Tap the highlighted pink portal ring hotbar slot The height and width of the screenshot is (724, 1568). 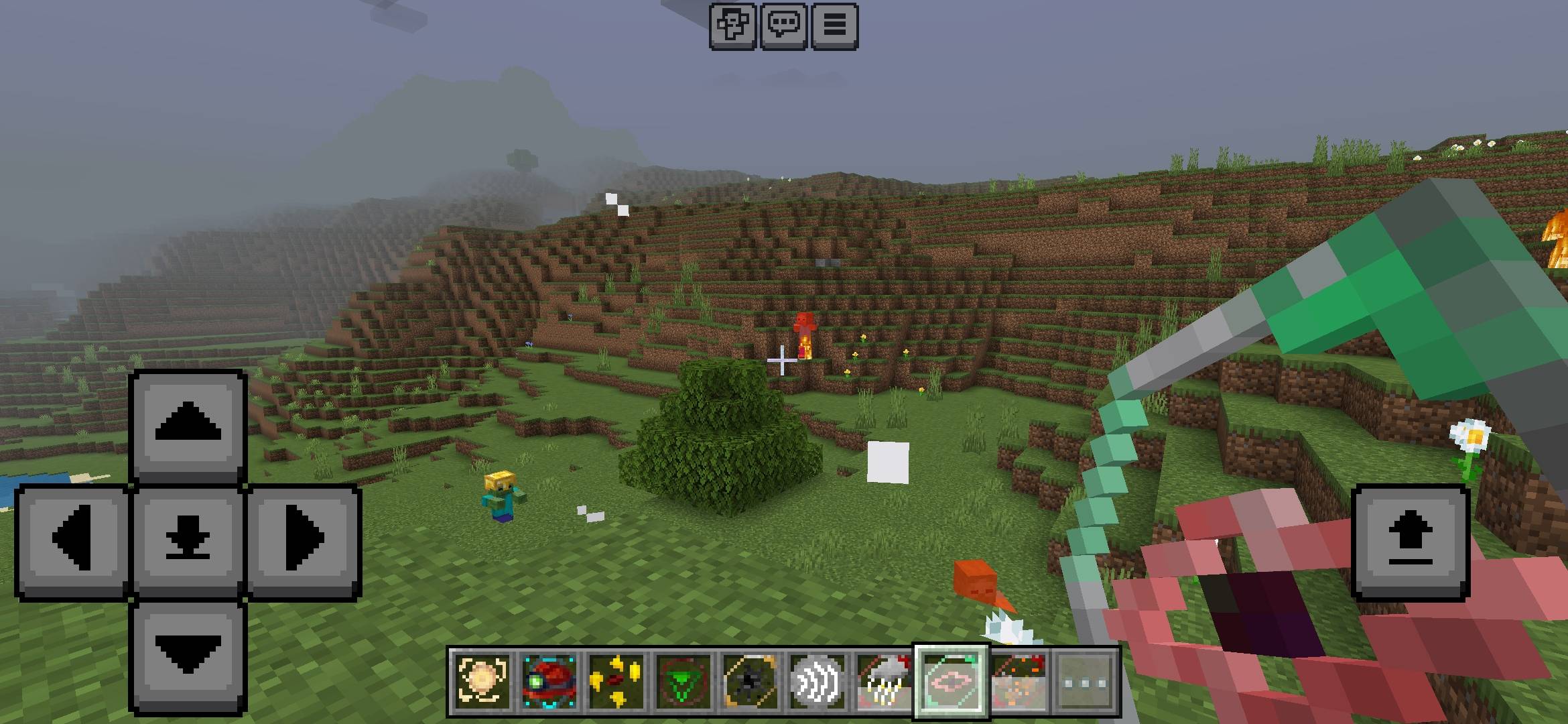coord(951,678)
